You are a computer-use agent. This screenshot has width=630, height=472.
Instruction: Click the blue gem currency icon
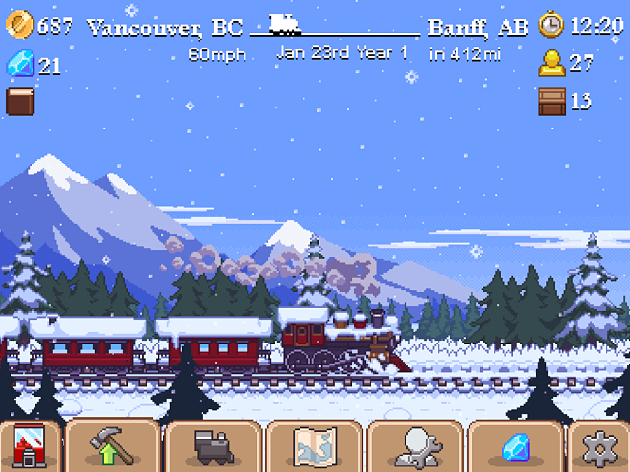[x=20, y=65]
